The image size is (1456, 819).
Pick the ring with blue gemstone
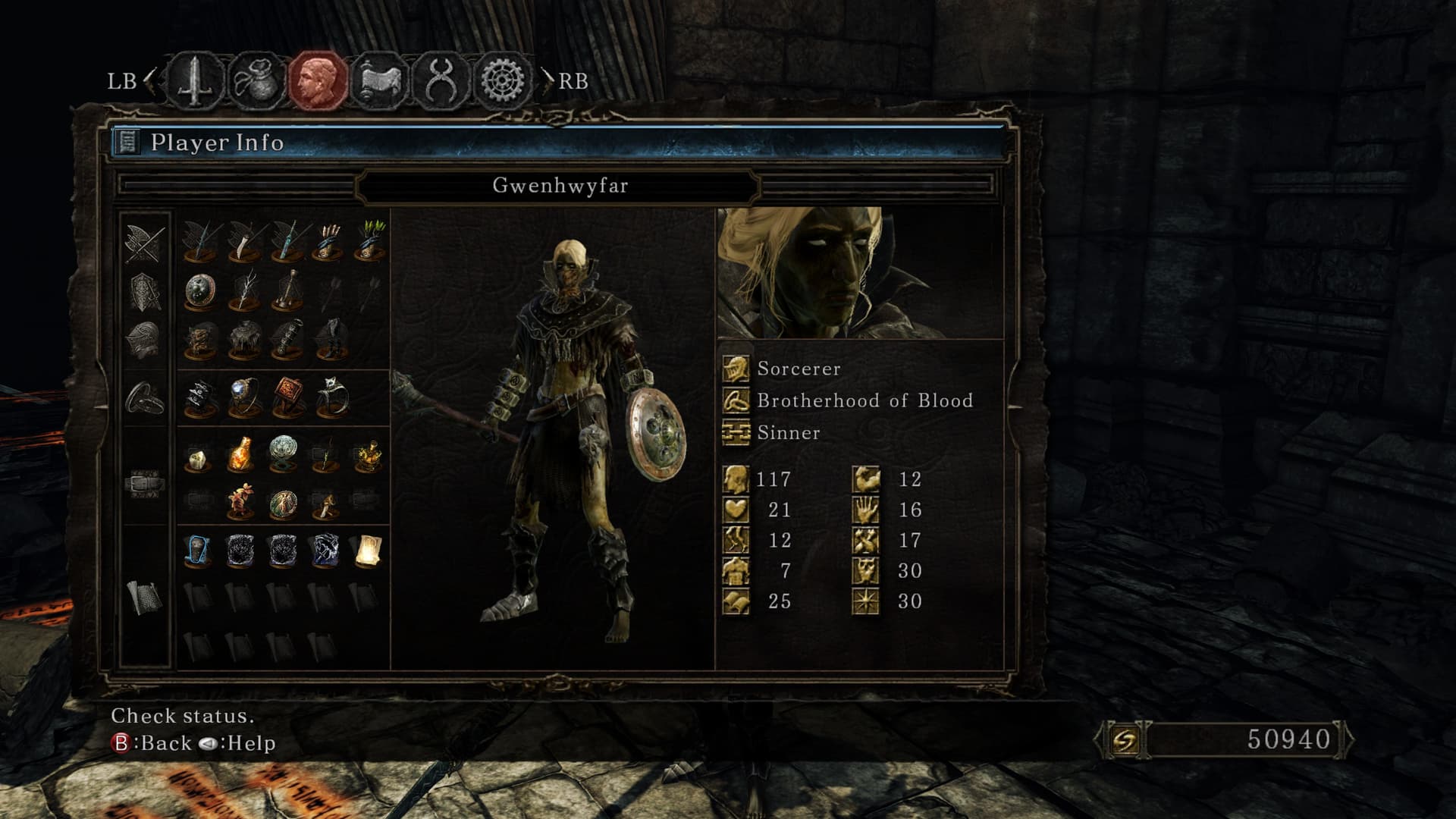pos(244,397)
